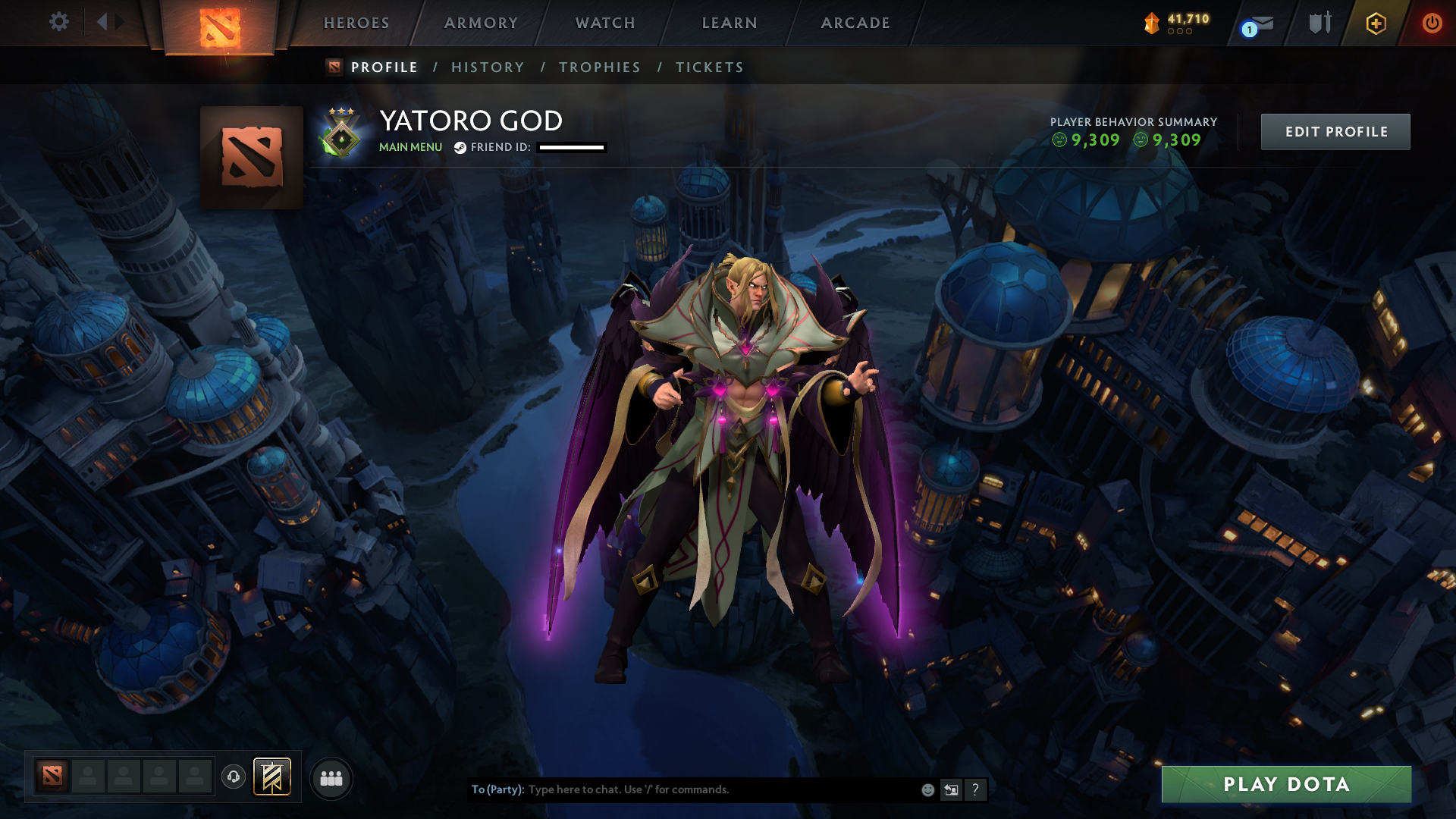Open the guild banner icon near party slots
The height and width of the screenshot is (819, 1456).
pos(271,777)
